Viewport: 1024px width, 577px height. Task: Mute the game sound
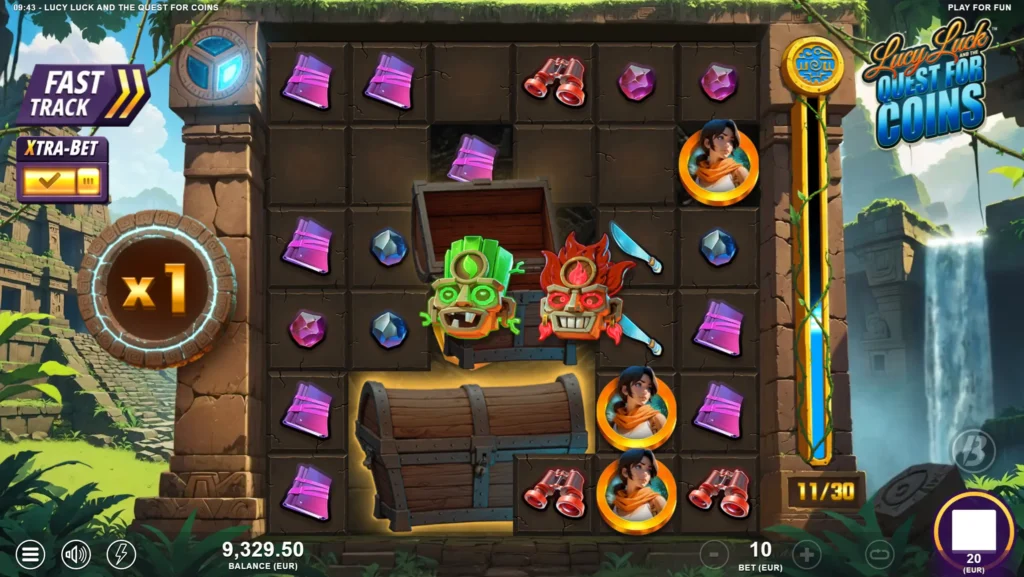[x=76, y=554]
